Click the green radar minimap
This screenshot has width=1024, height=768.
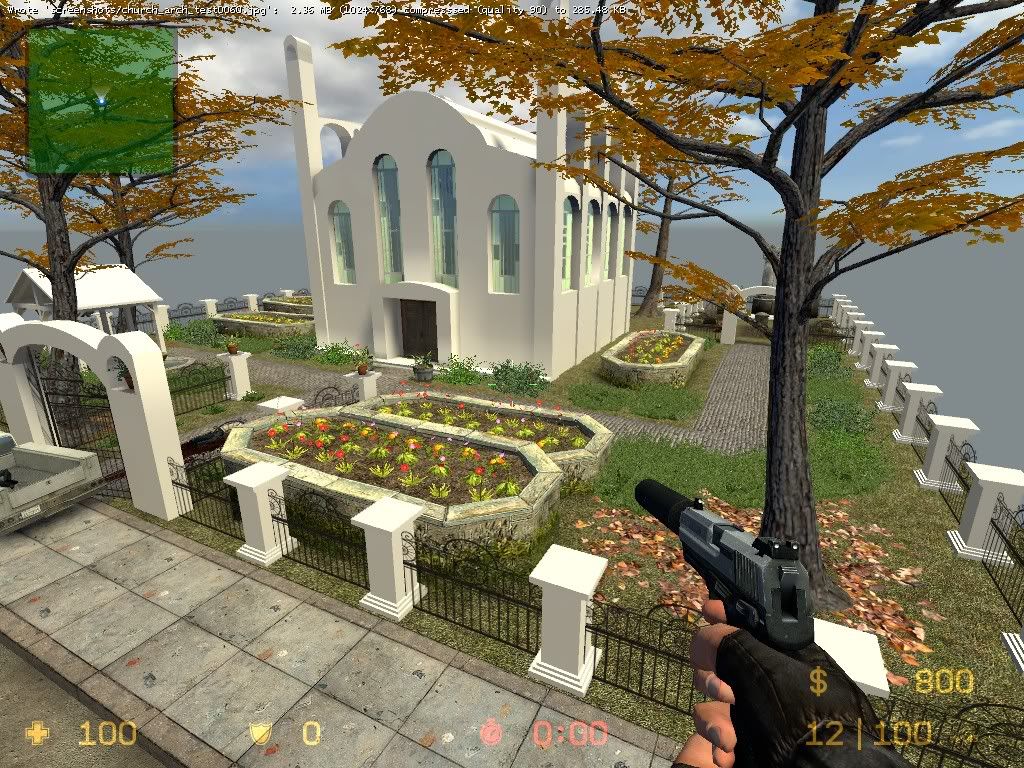click(102, 100)
